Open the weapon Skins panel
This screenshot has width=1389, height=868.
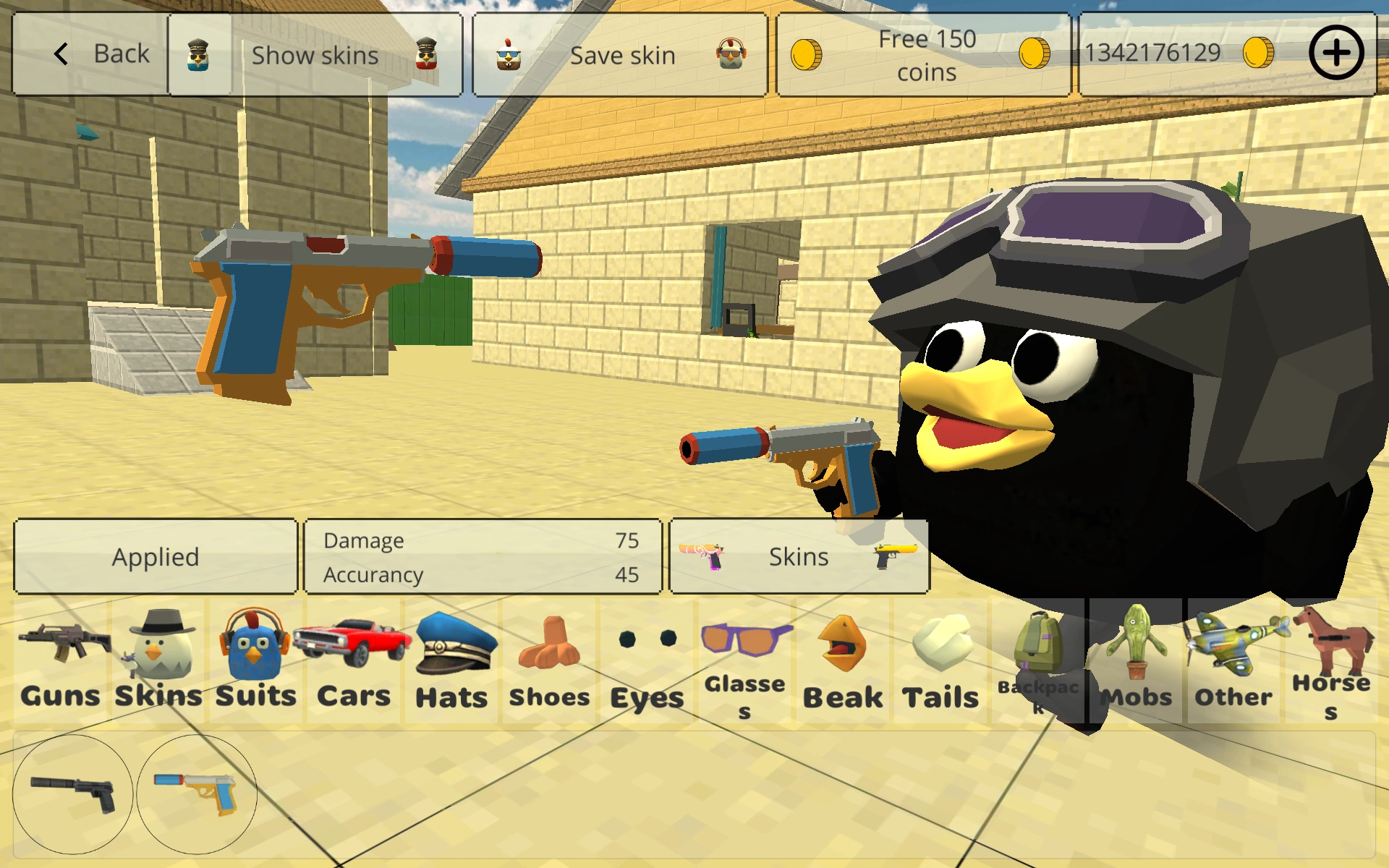pyautogui.click(x=799, y=556)
